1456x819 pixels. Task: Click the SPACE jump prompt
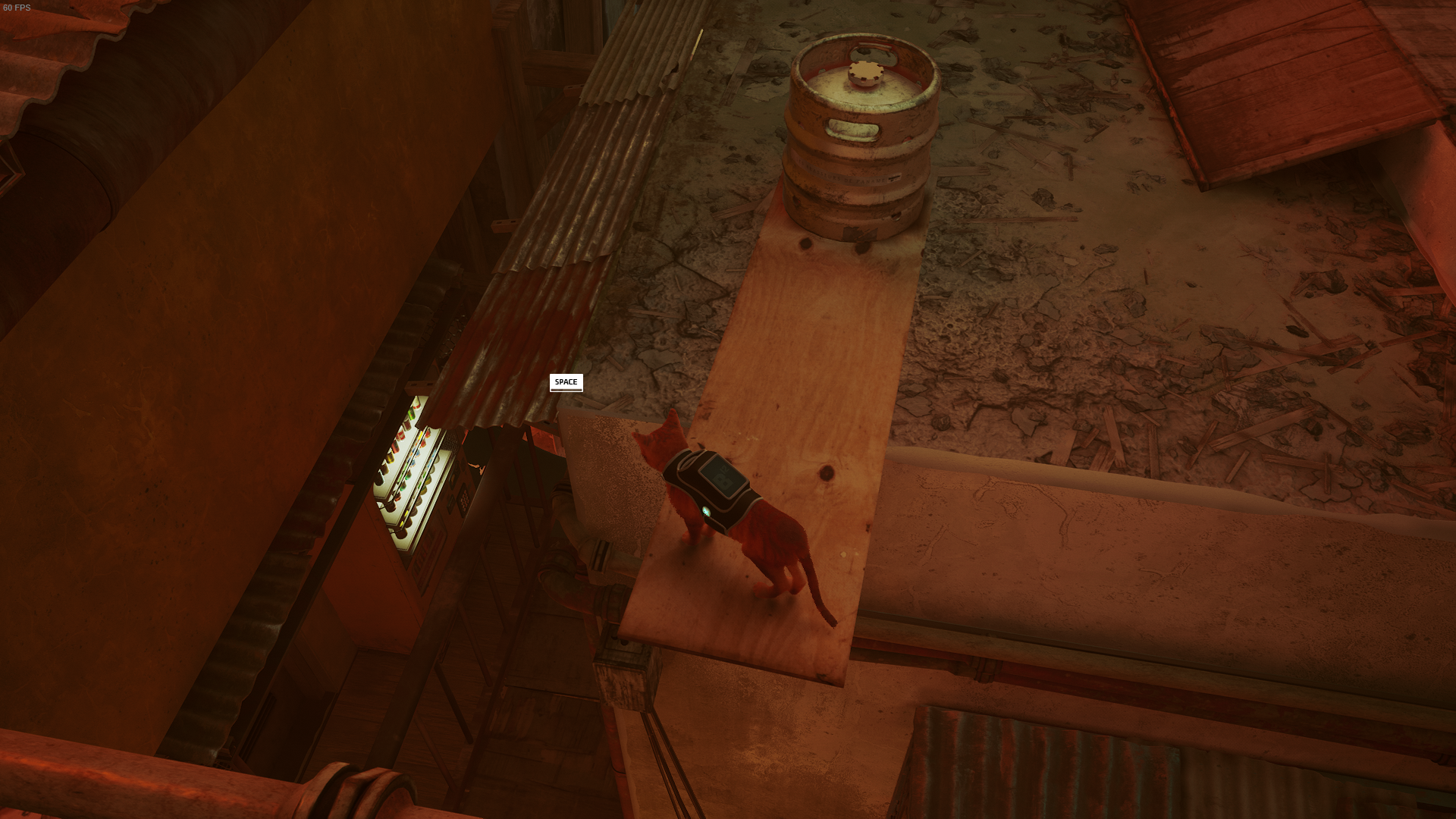pyautogui.click(x=566, y=383)
